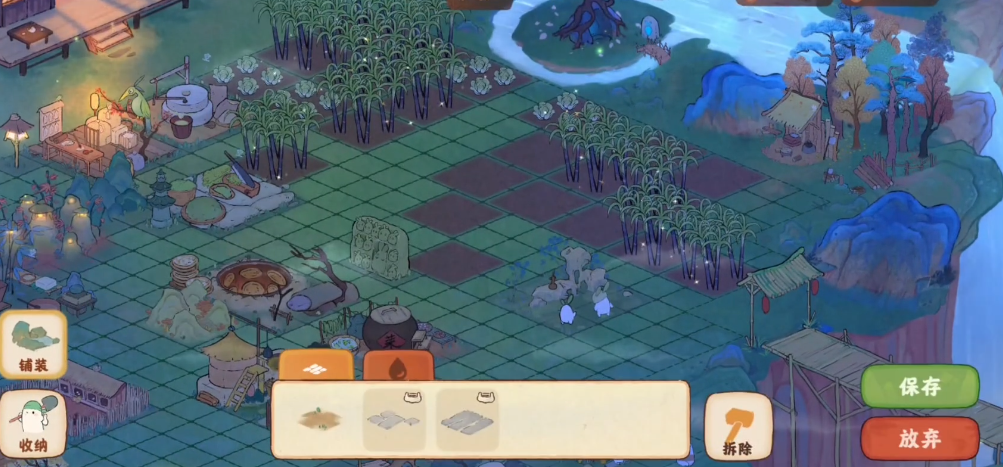Choose the light gray stone paving tile
Screen dimensions: 1003x467
click(x=394, y=419)
